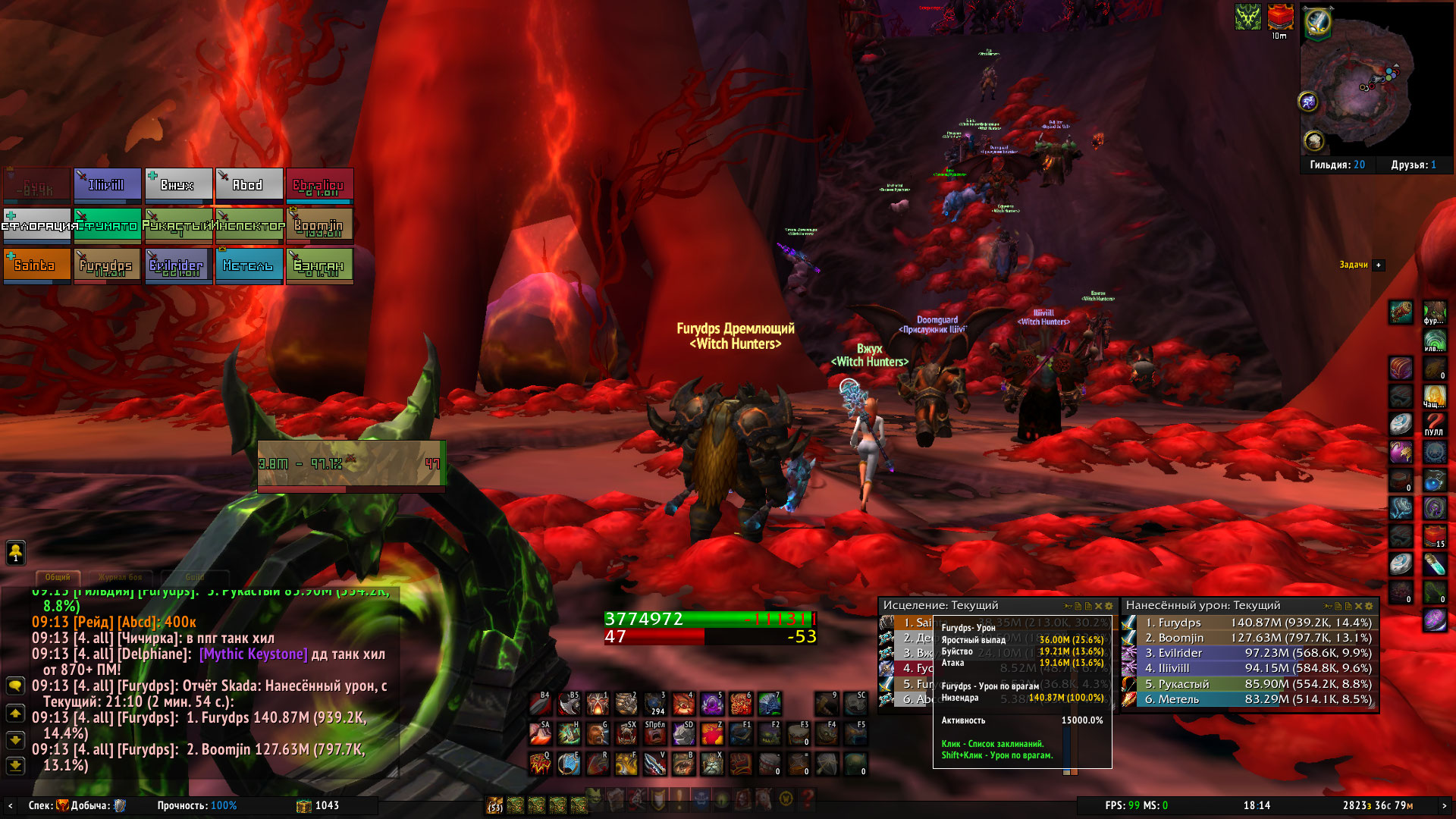Open the Guild chat tab
The width and height of the screenshot is (1456, 819).
tap(195, 577)
